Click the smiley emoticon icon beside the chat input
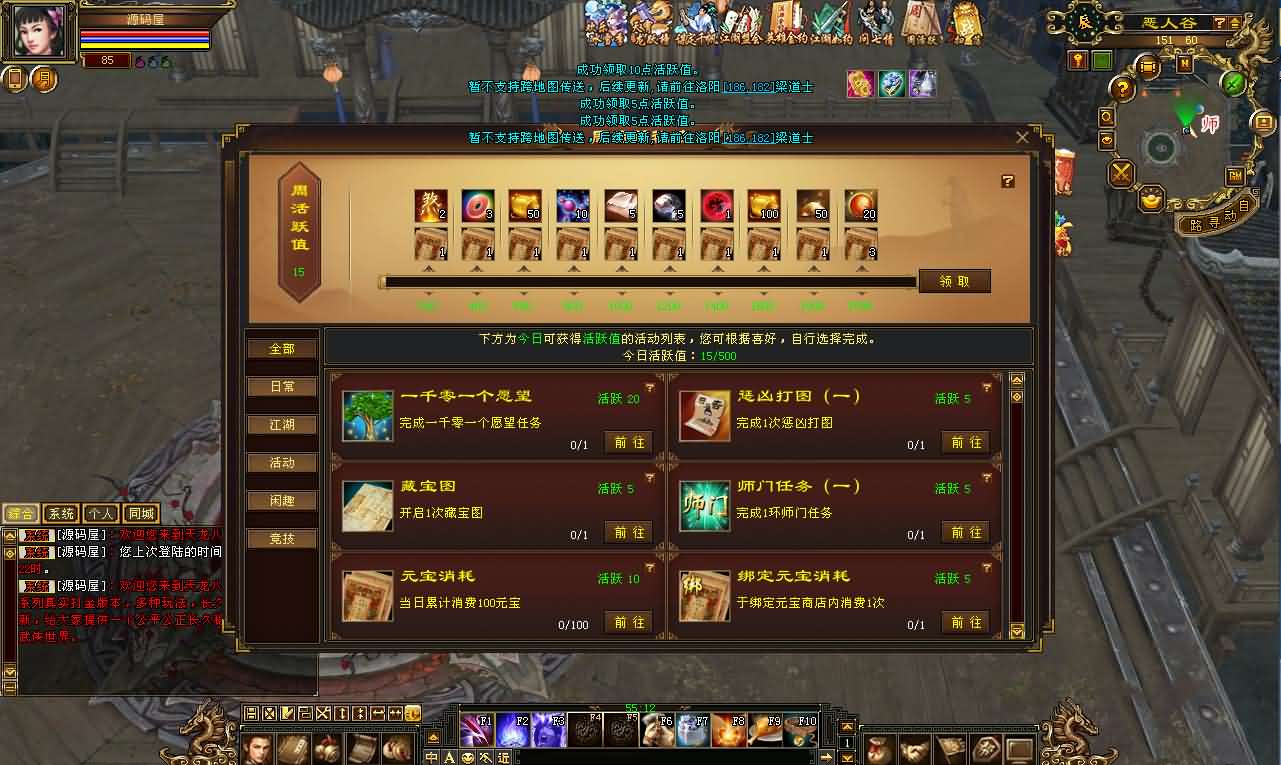The image size is (1281, 765). 468,757
